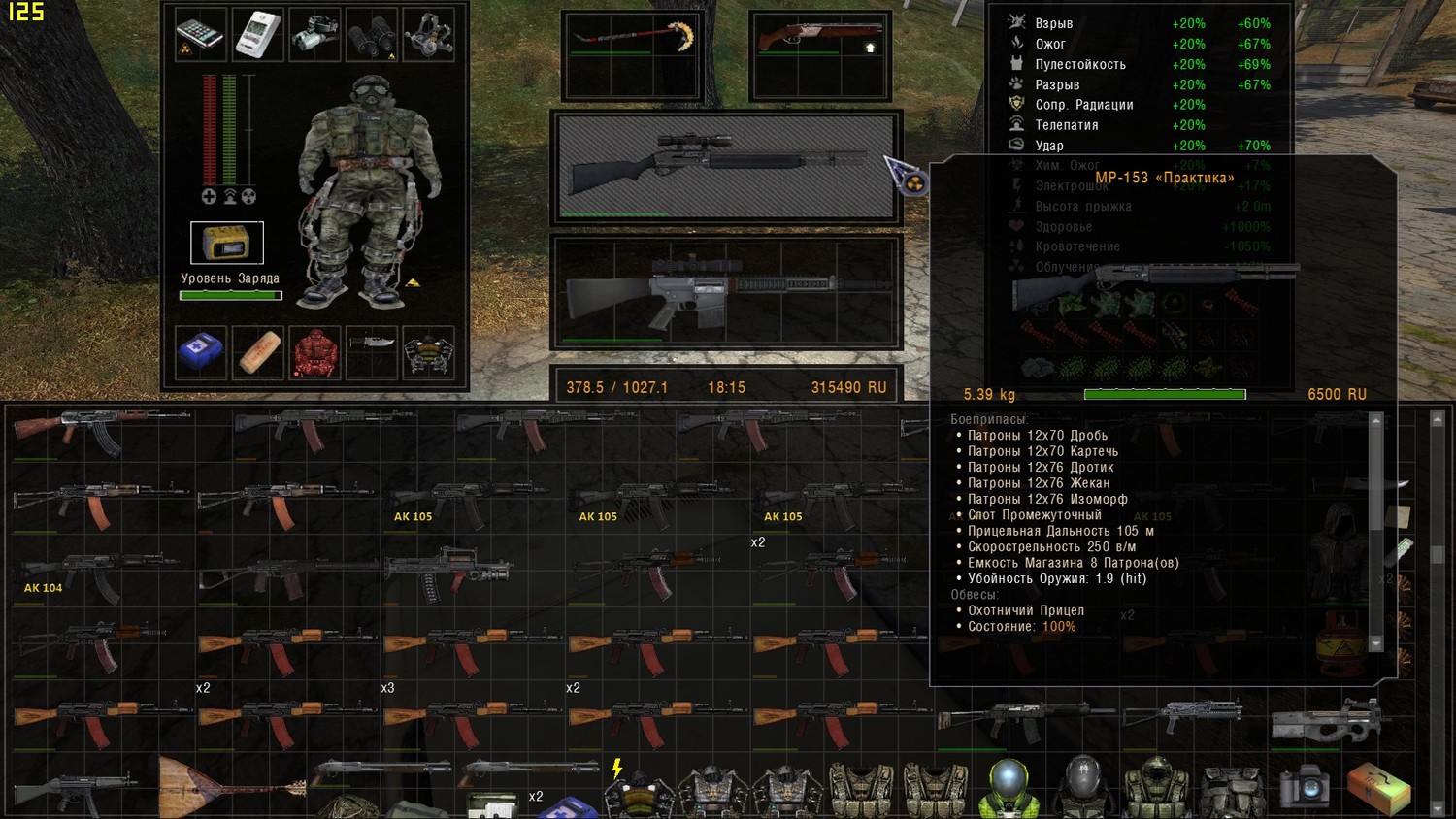Viewport: 1456px width, 819px height.
Task: Select the smartphone device slot
Action: [x=201, y=34]
